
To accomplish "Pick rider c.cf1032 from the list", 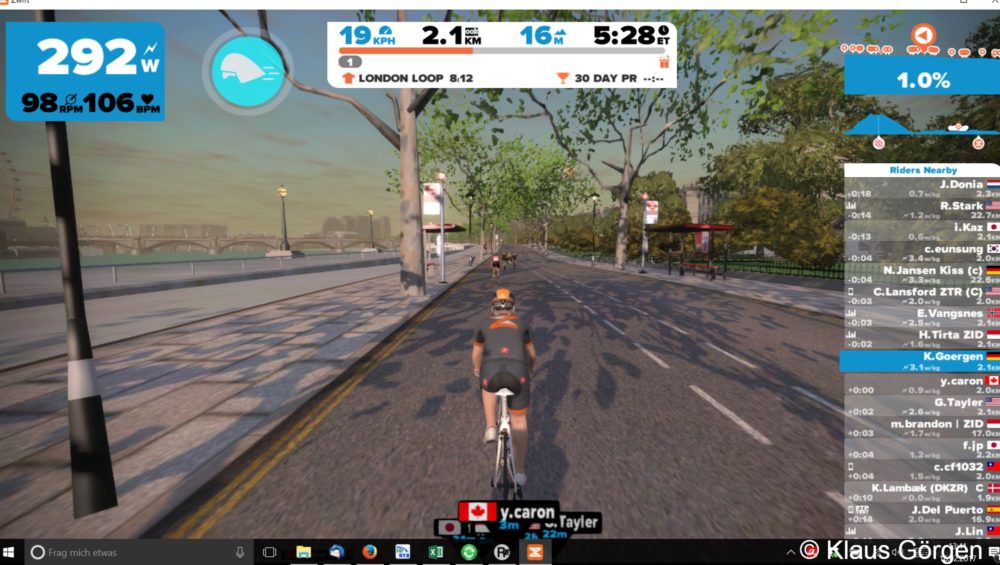I will coord(920,471).
